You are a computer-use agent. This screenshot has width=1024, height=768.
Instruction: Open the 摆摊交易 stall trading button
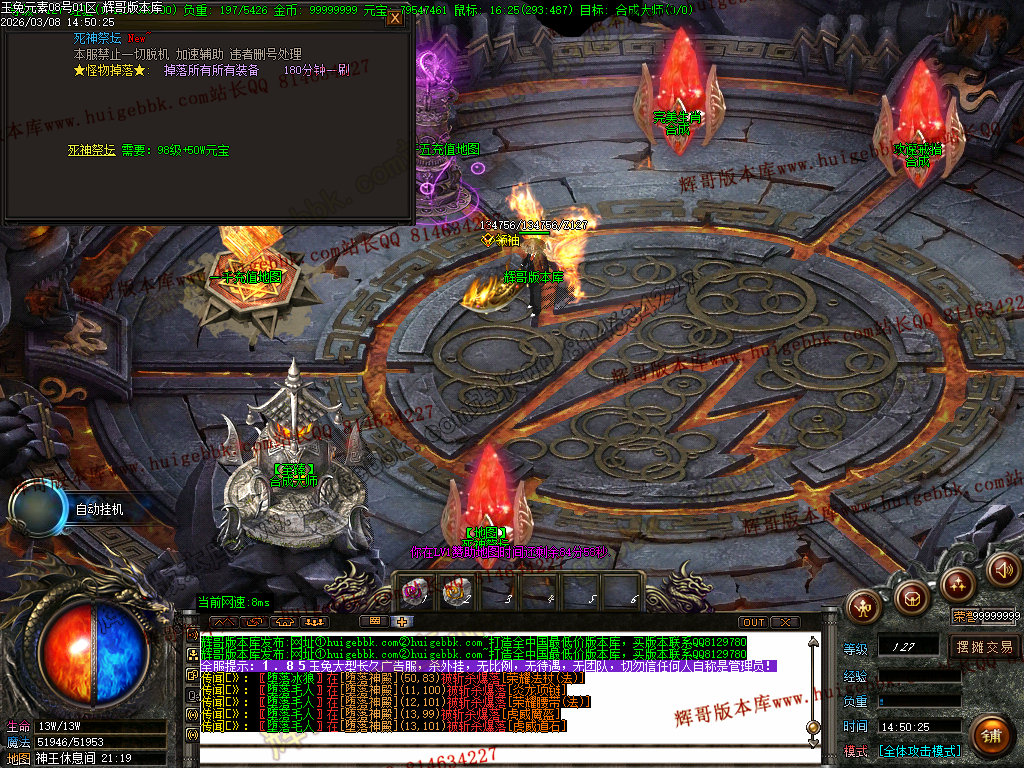tap(984, 647)
